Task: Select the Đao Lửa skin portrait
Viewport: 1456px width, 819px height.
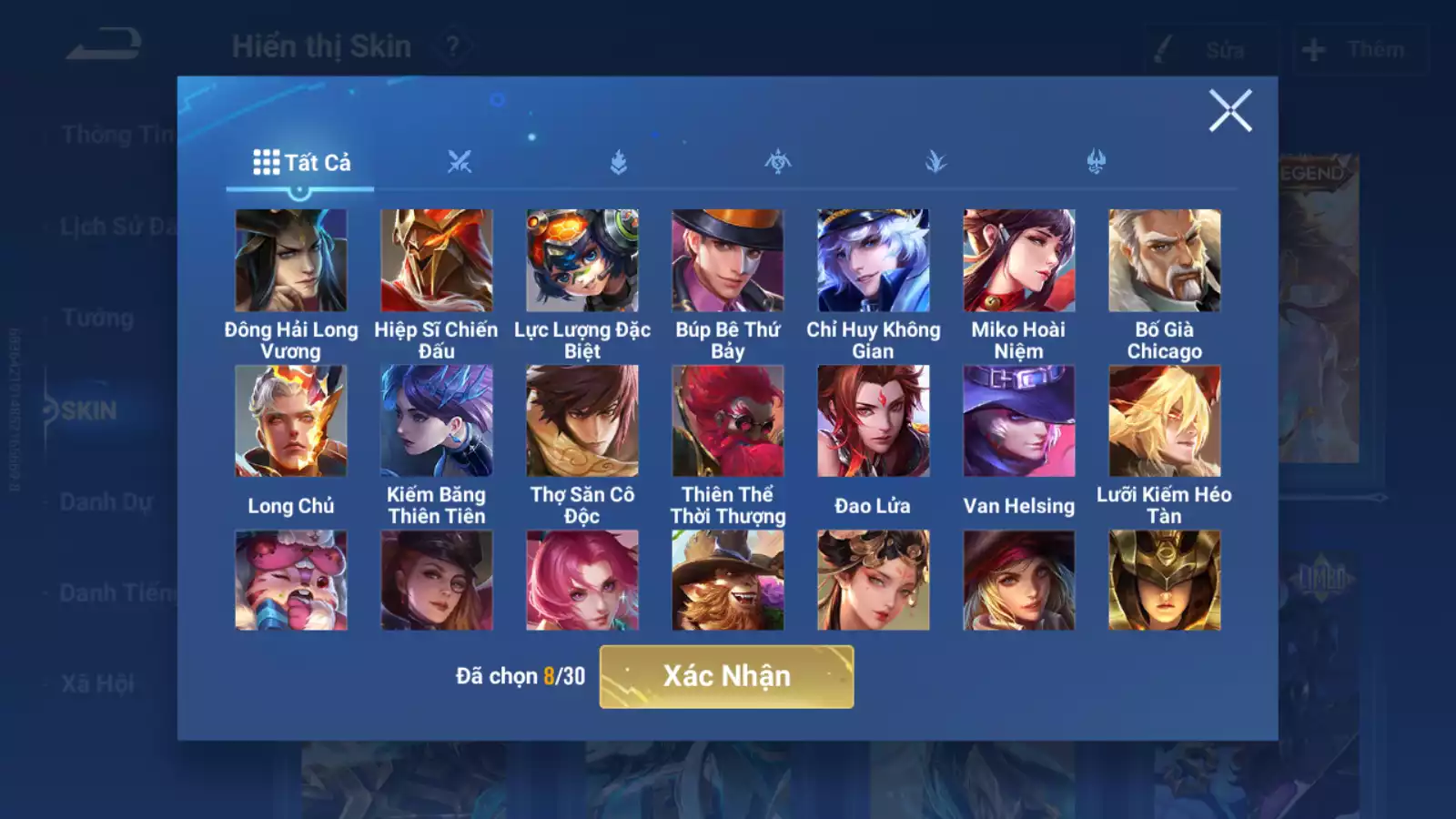Action: 873,421
